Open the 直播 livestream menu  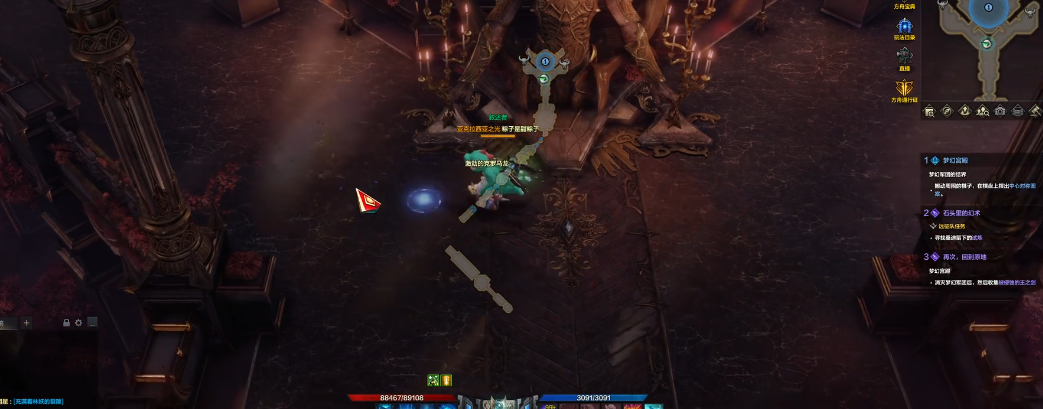903,56
